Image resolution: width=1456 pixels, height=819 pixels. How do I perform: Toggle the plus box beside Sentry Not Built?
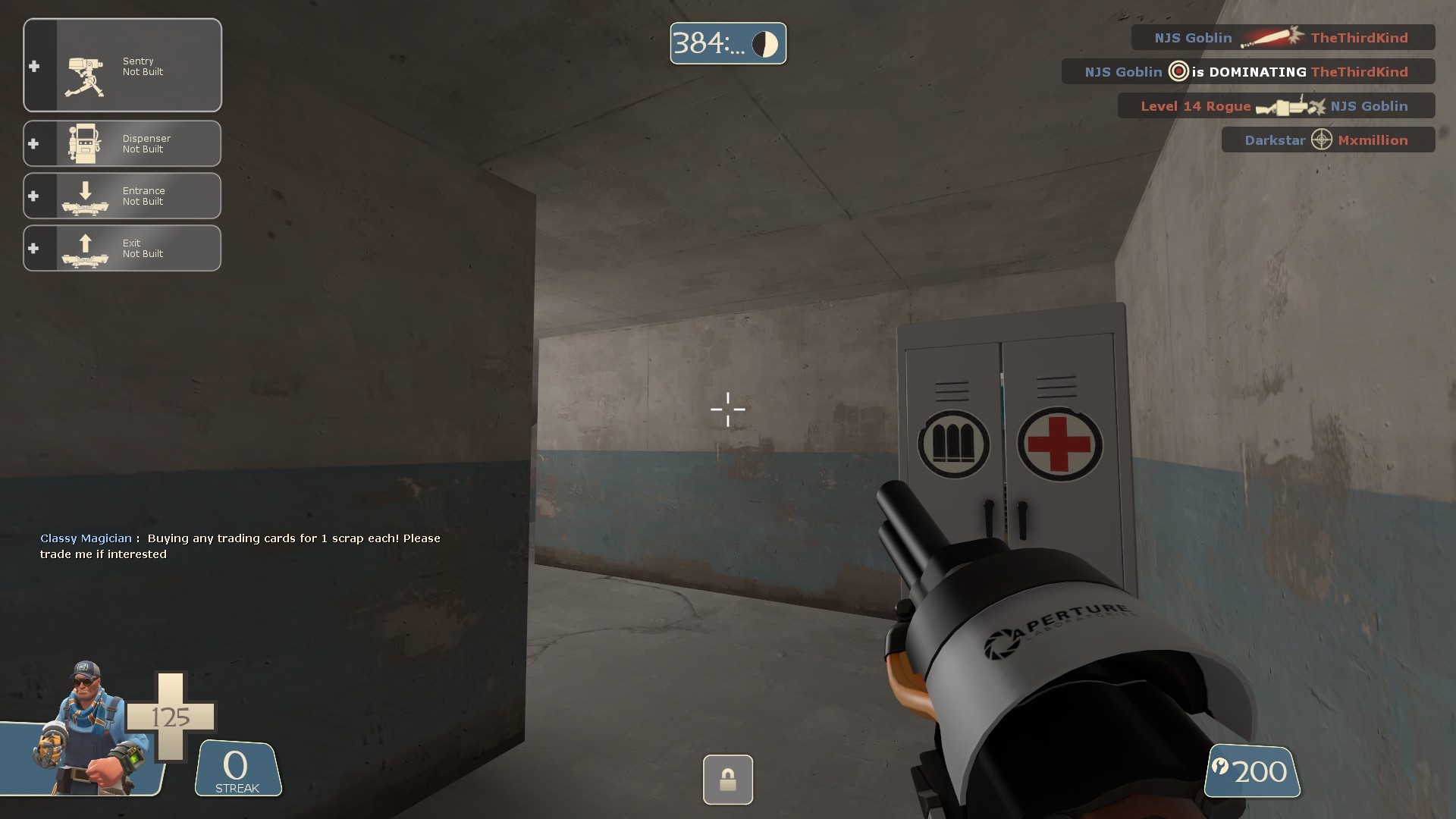(x=33, y=67)
